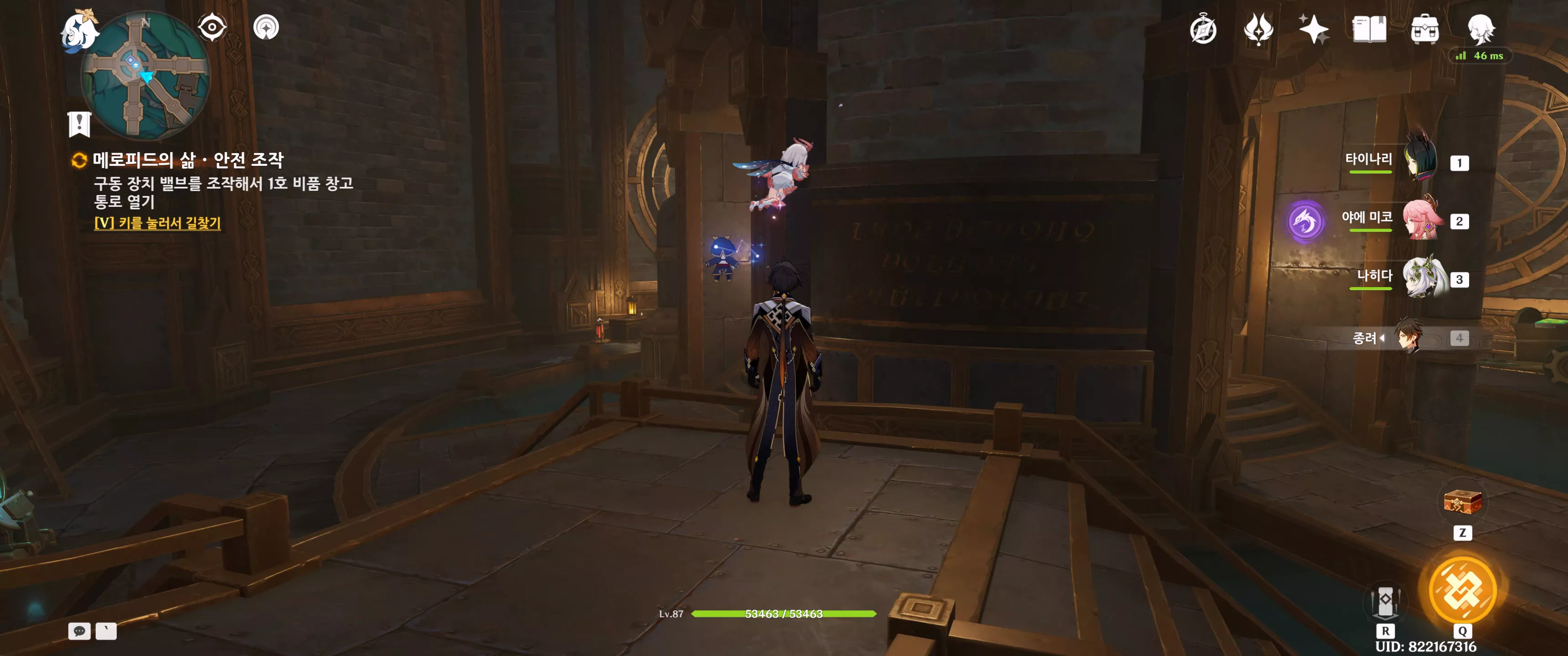
Task: Open the character profile head icon
Action: coord(1480,28)
